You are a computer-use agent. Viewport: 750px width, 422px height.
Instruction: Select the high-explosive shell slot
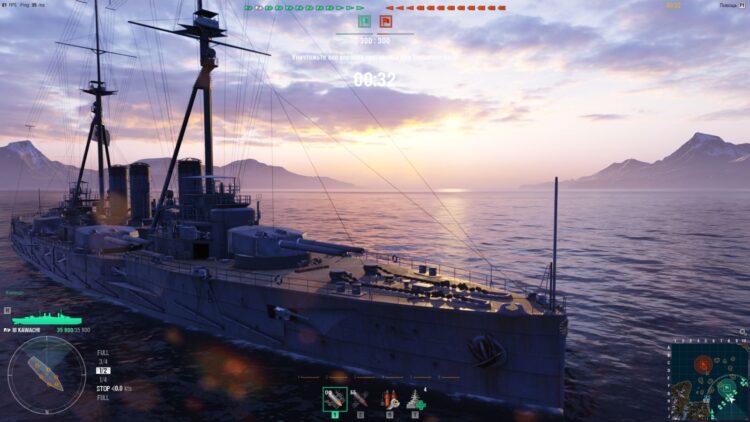click(335, 398)
